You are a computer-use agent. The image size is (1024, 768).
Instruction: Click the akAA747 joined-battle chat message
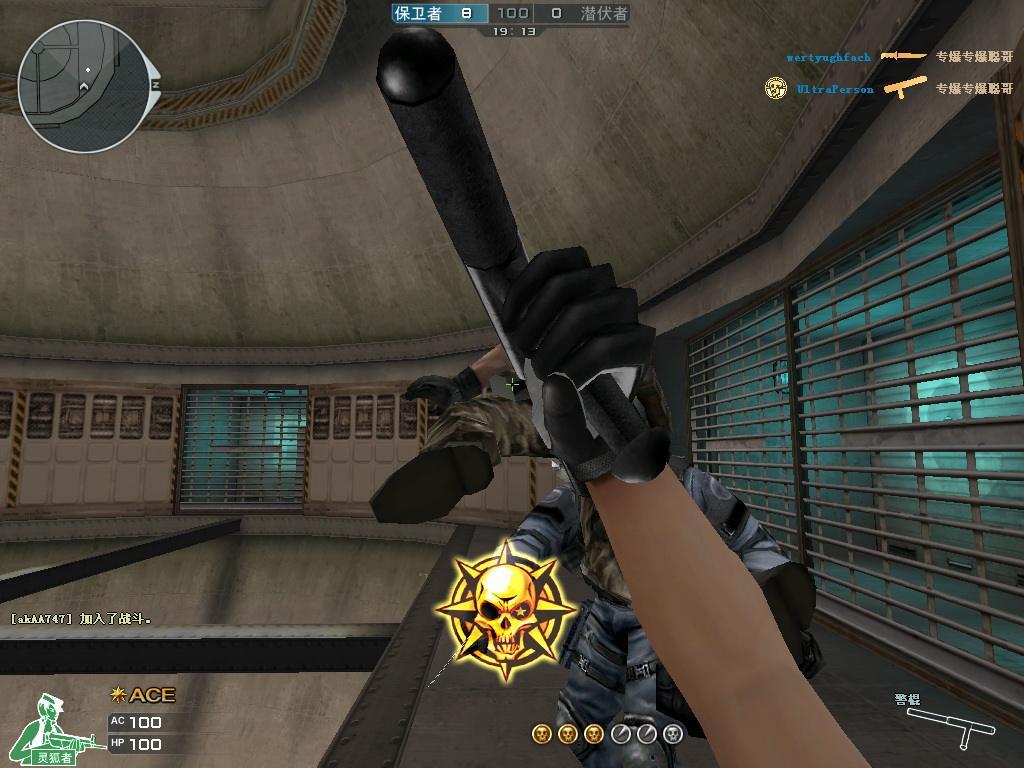(x=81, y=619)
